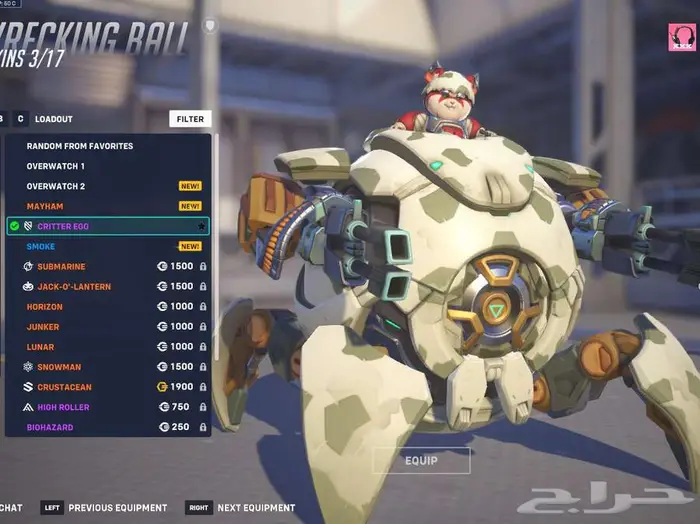
Task: Preview the Jack-O'-Lantern skin
Action: 74,287
